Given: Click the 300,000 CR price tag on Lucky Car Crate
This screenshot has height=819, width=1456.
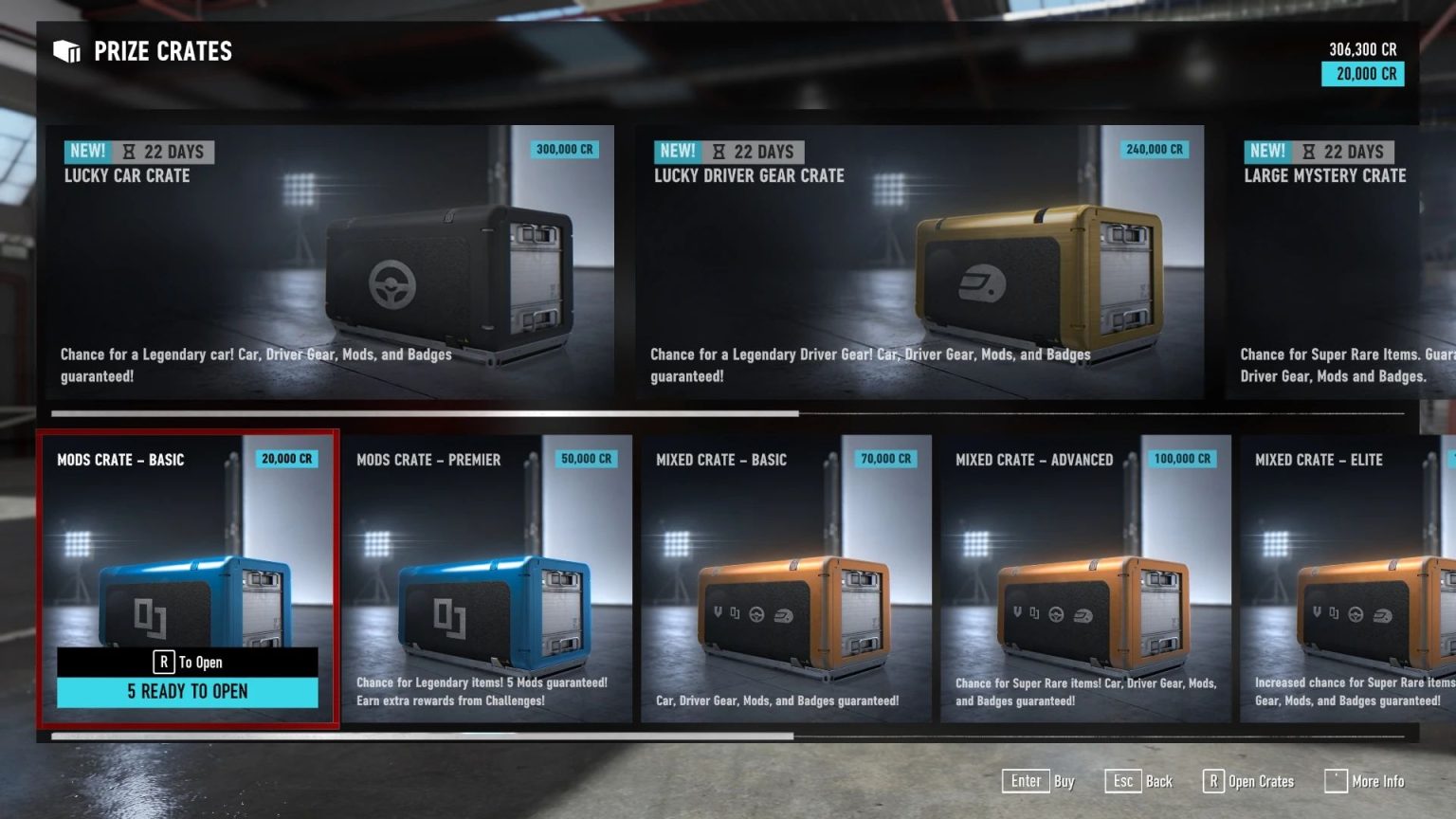Looking at the screenshot, I should [564, 149].
